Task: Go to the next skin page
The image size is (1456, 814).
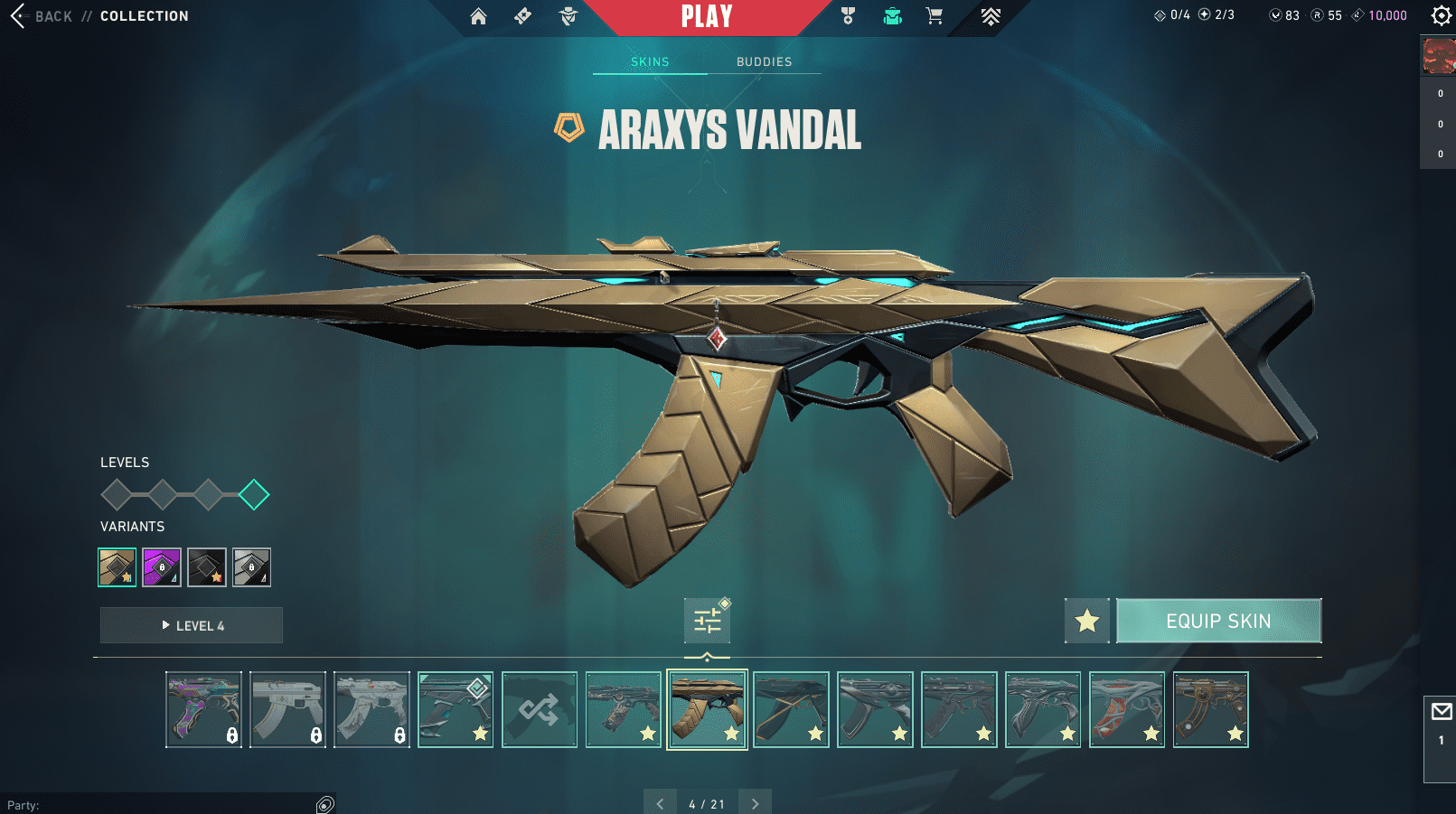Action: tap(755, 803)
